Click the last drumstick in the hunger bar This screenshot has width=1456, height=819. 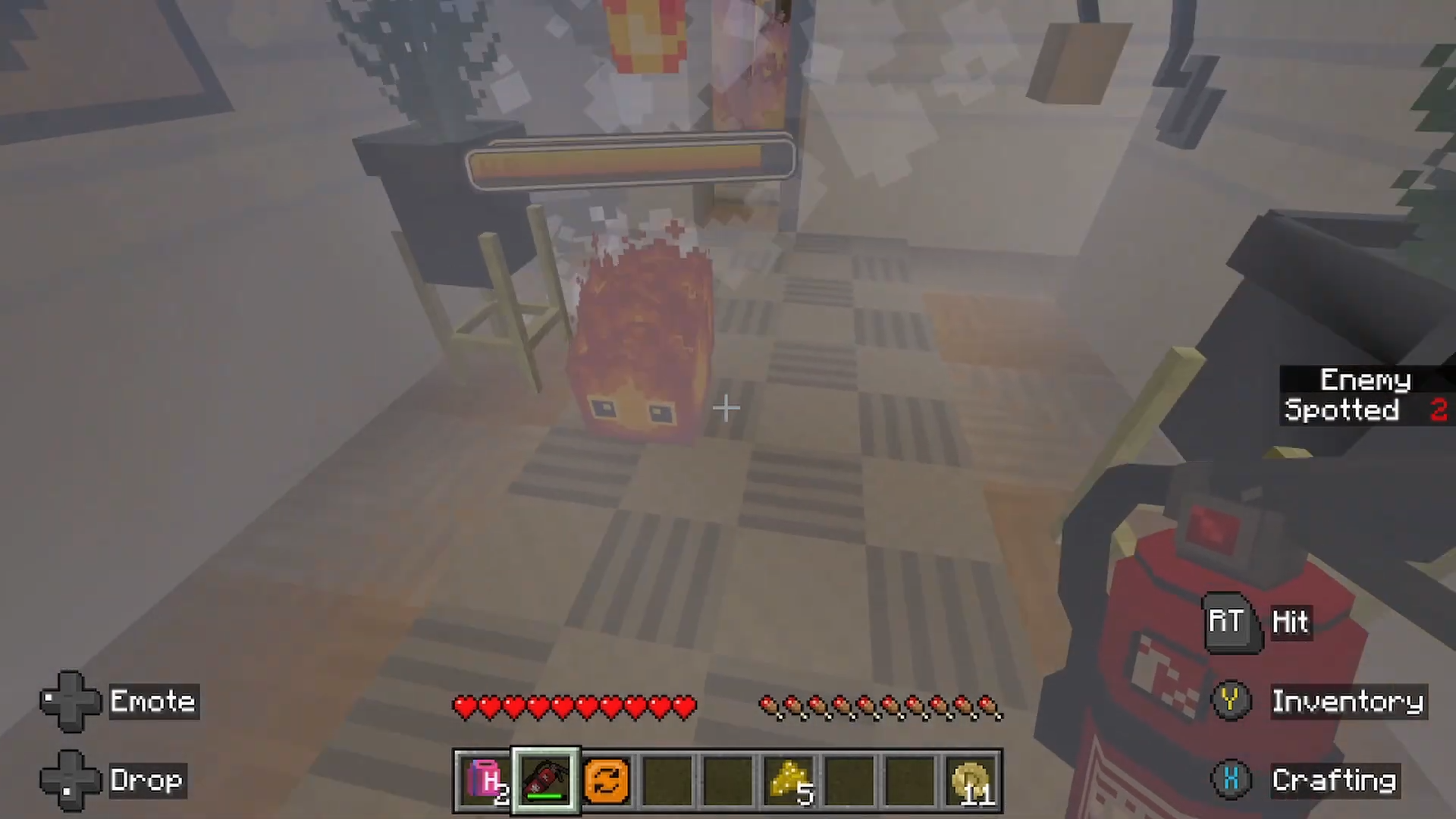(987, 706)
